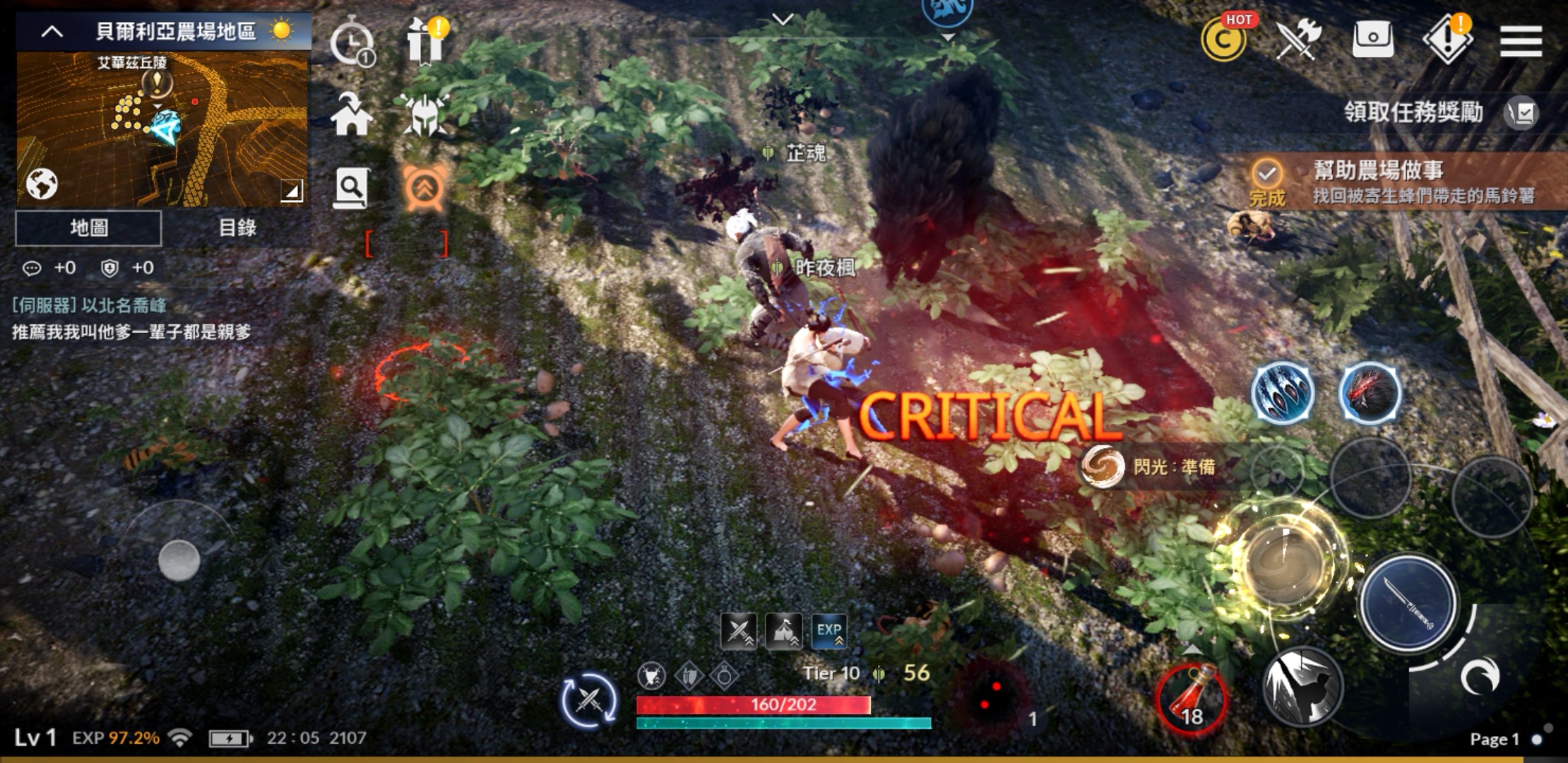The width and height of the screenshot is (1568, 763).
Task: Select the completed 幫助農場做事 quest tracker
Action: pyautogui.click(x=1398, y=182)
